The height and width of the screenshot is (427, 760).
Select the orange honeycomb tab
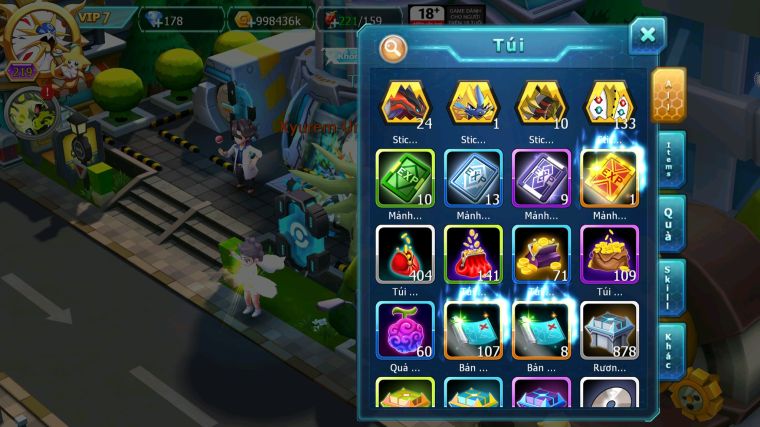668,94
